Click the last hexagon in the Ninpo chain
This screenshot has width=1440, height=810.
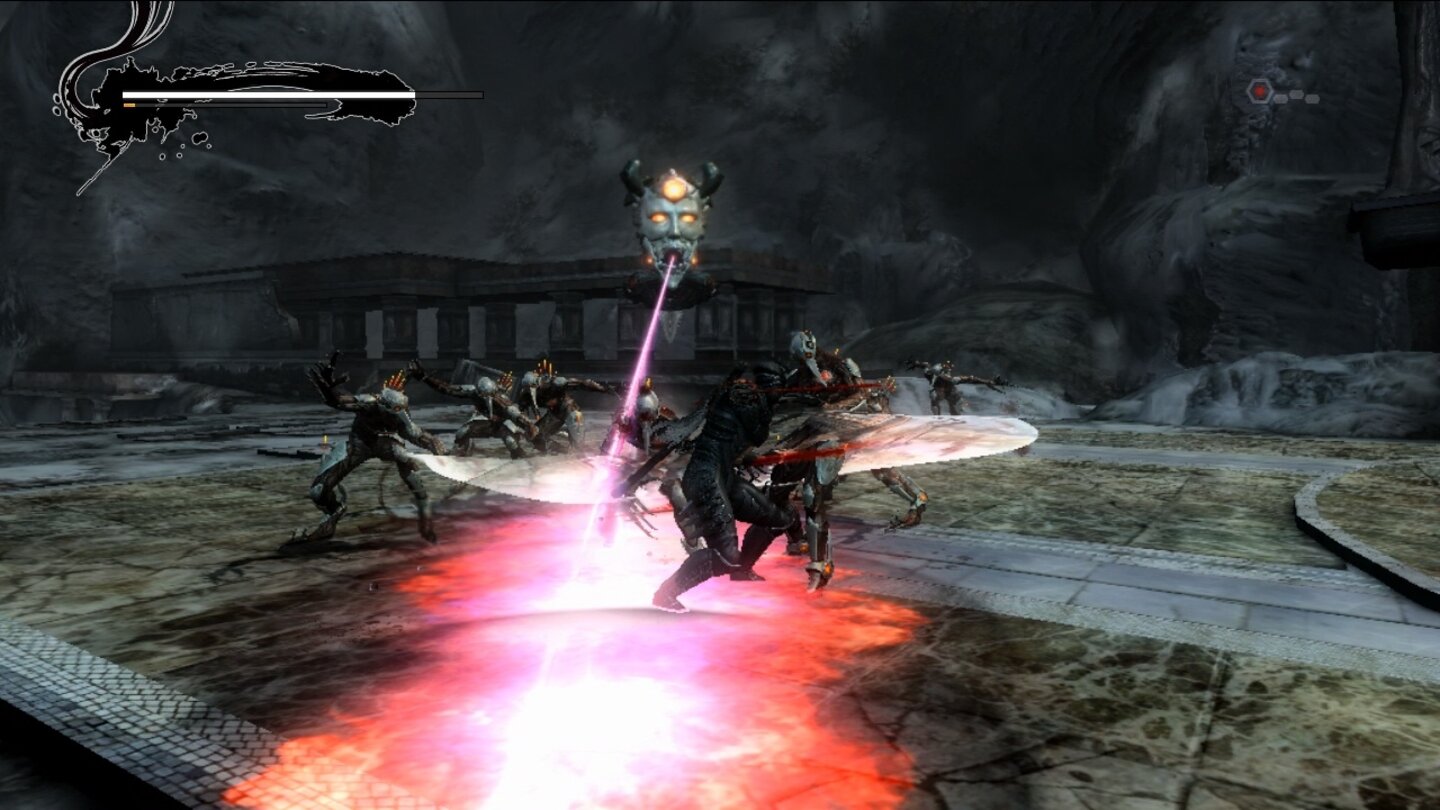pyautogui.click(x=1312, y=99)
